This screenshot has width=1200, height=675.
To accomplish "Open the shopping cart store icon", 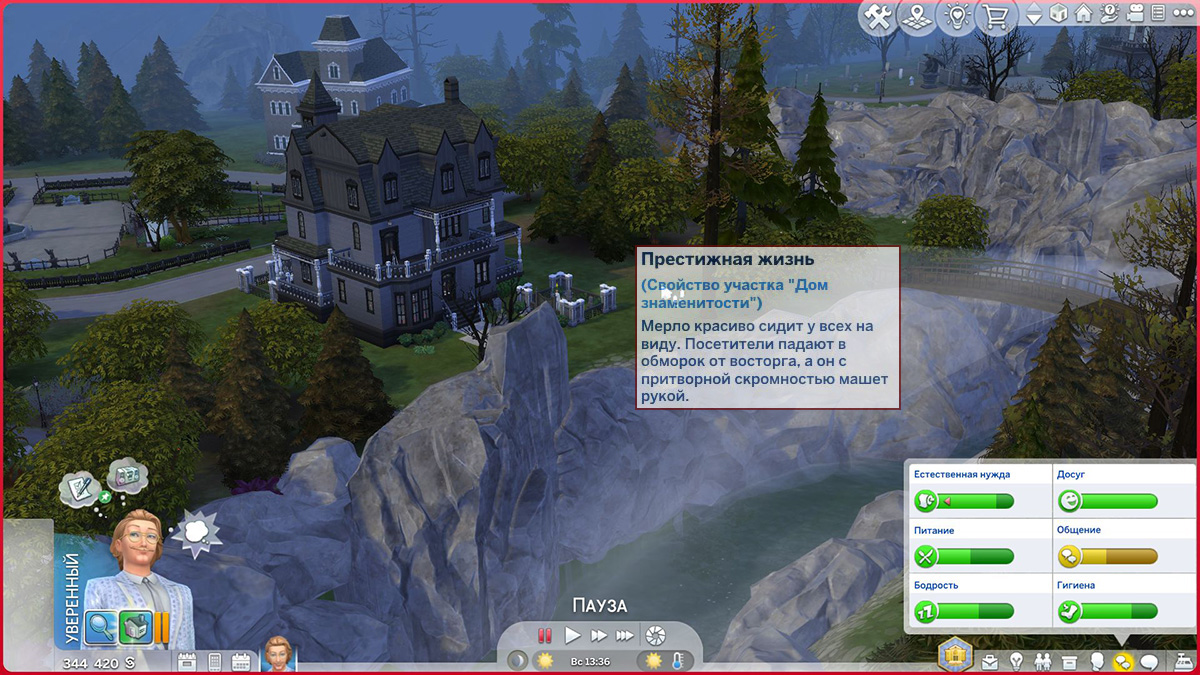I will [x=997, y=17].
